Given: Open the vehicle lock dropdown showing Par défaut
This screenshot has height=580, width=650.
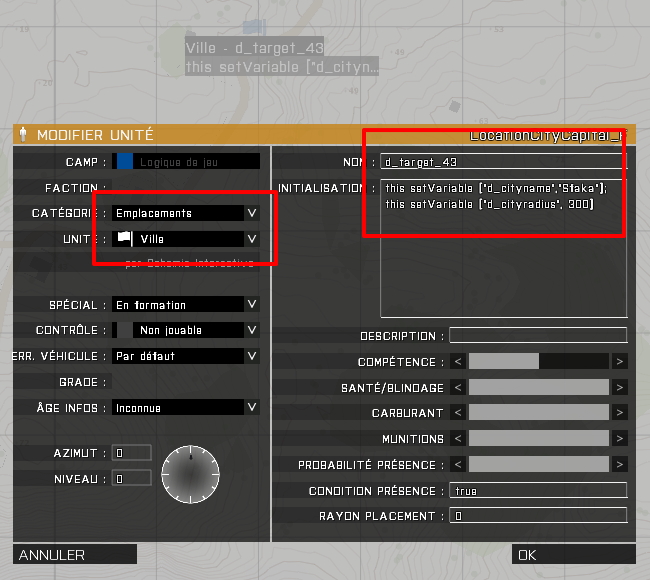Looking at the screenshot, I should point(185,356).
